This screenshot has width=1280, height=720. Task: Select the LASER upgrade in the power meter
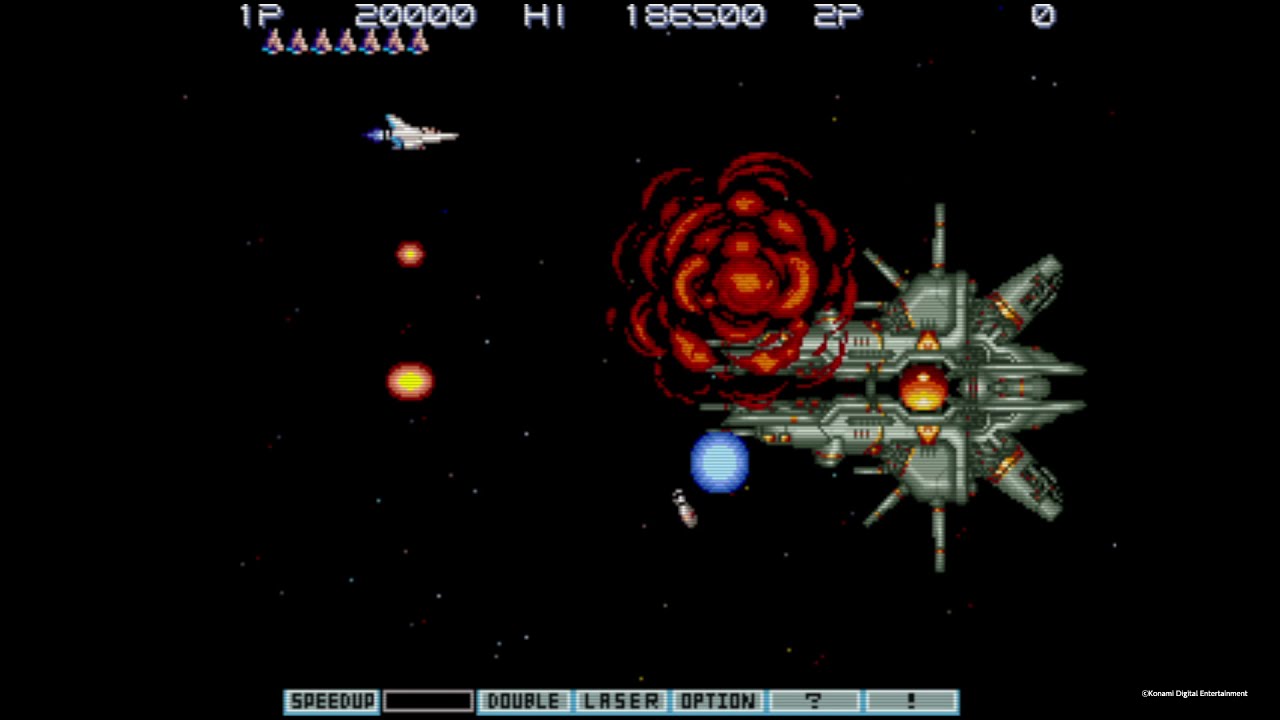(x=621, y=701)
